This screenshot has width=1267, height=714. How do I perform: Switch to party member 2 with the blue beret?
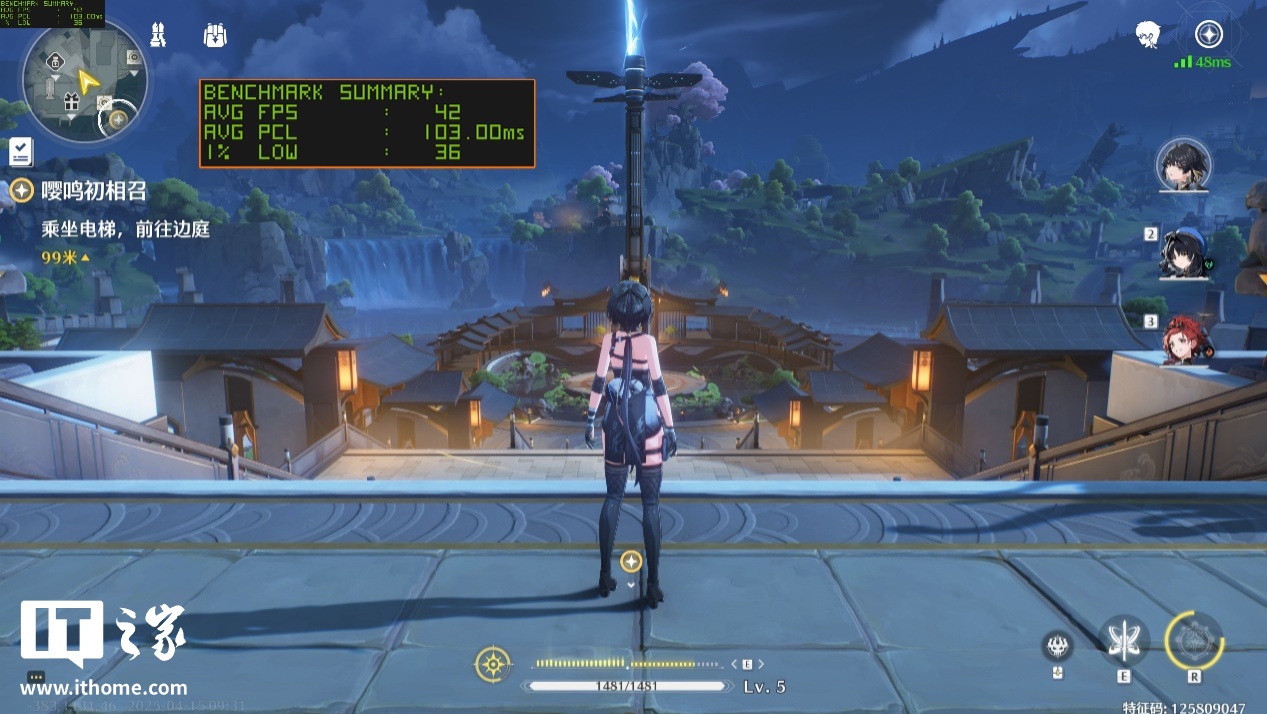tap(1186, 252)
